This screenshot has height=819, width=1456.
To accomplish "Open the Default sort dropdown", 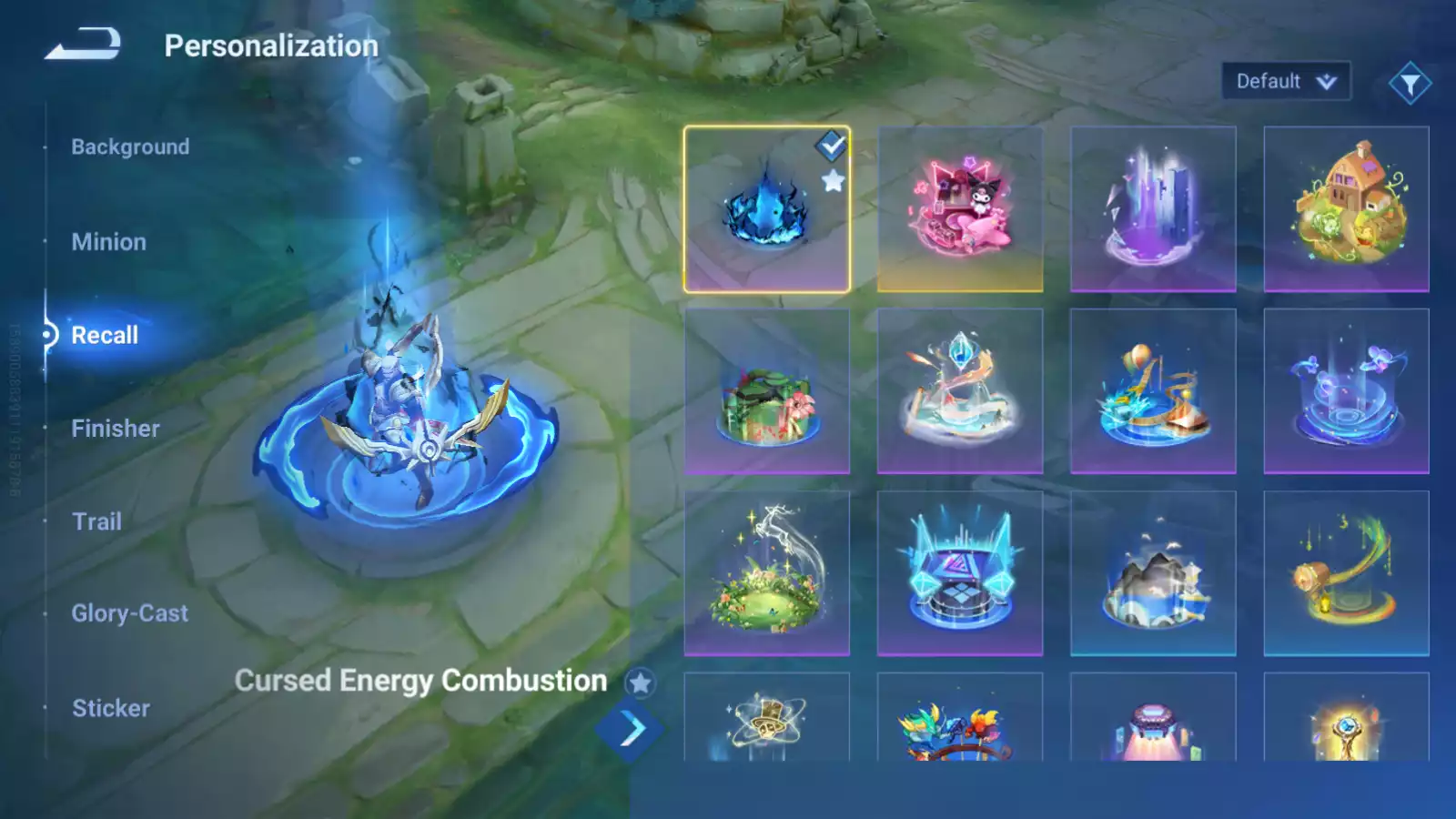I will point(1285,82).
